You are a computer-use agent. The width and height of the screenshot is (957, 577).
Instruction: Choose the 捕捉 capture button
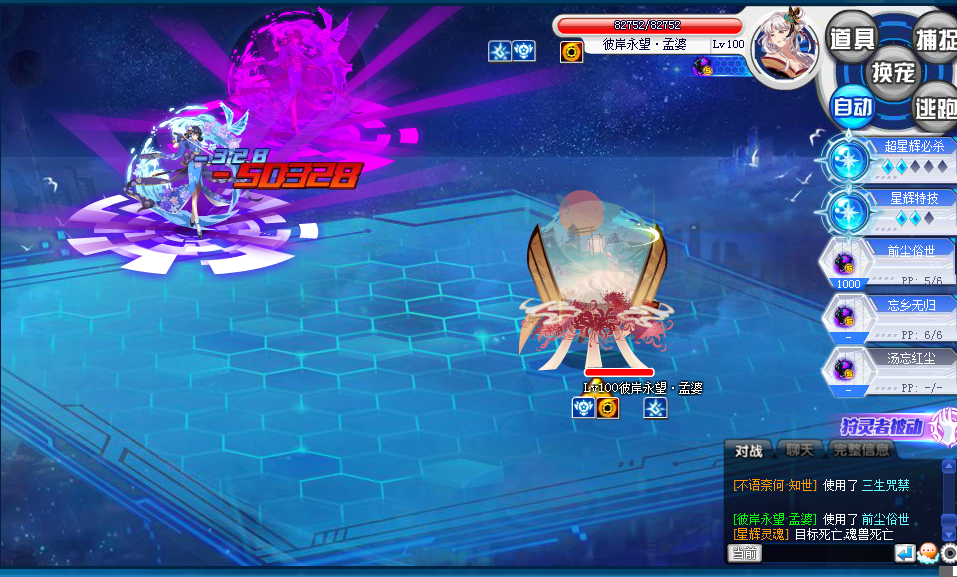click(x=937, y=39)
